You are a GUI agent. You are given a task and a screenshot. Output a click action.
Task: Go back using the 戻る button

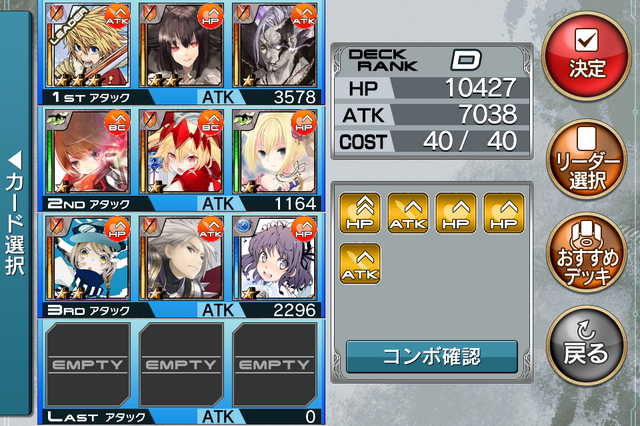coord(585,345)
